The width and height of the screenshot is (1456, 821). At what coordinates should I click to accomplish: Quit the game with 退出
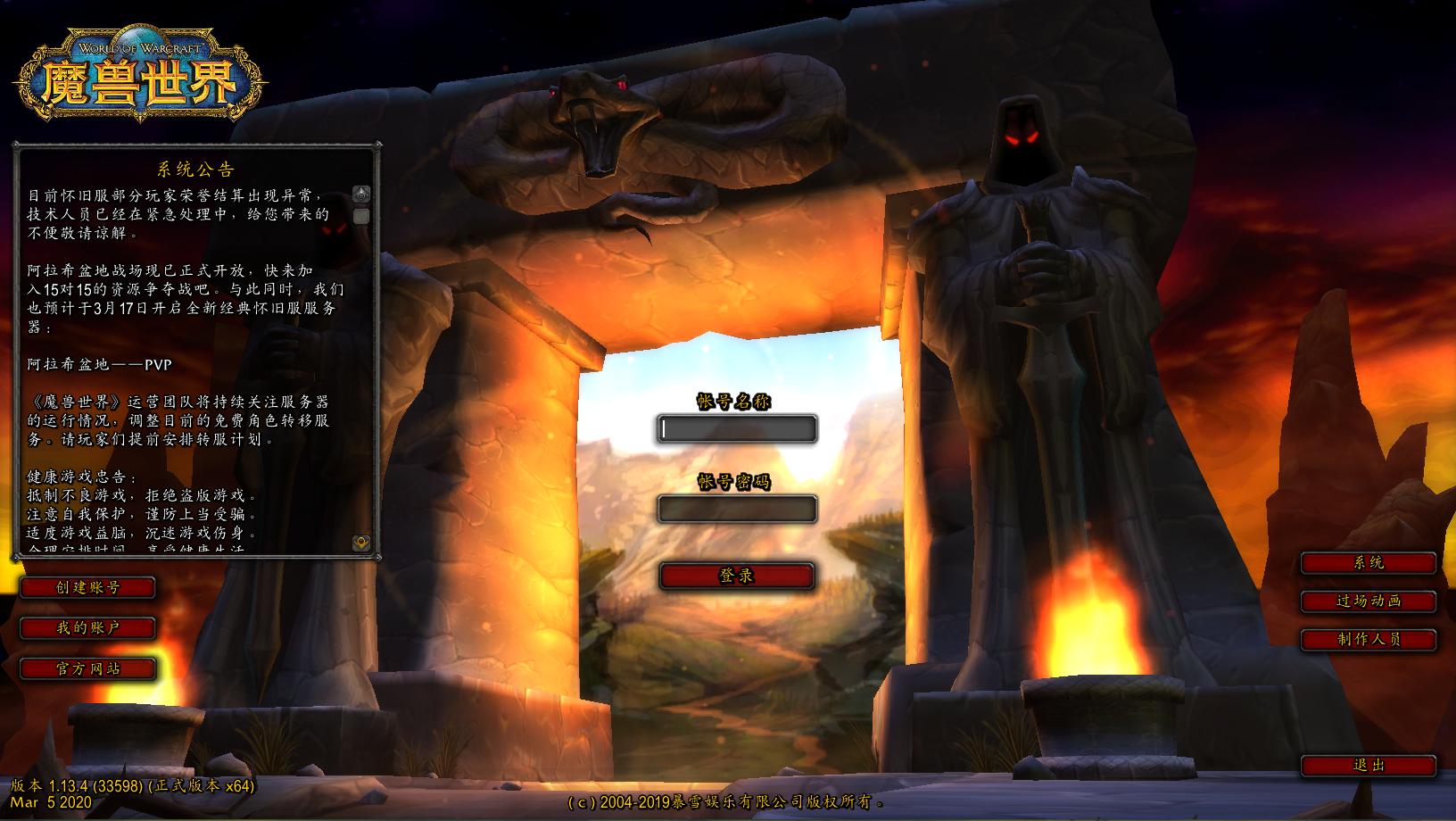[1369, 765]
